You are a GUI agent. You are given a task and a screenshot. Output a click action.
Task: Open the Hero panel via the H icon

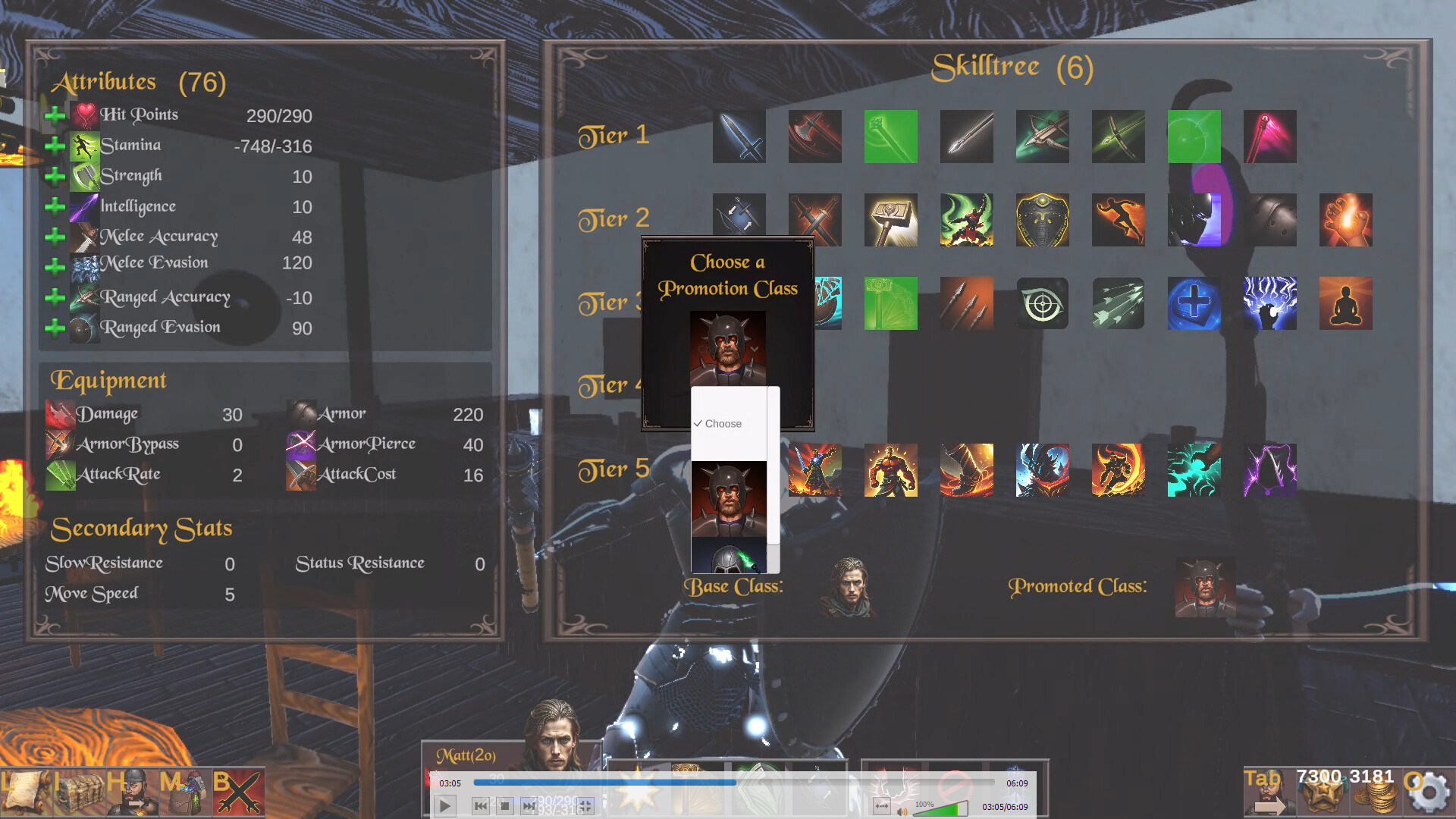[x=133, y=792]
